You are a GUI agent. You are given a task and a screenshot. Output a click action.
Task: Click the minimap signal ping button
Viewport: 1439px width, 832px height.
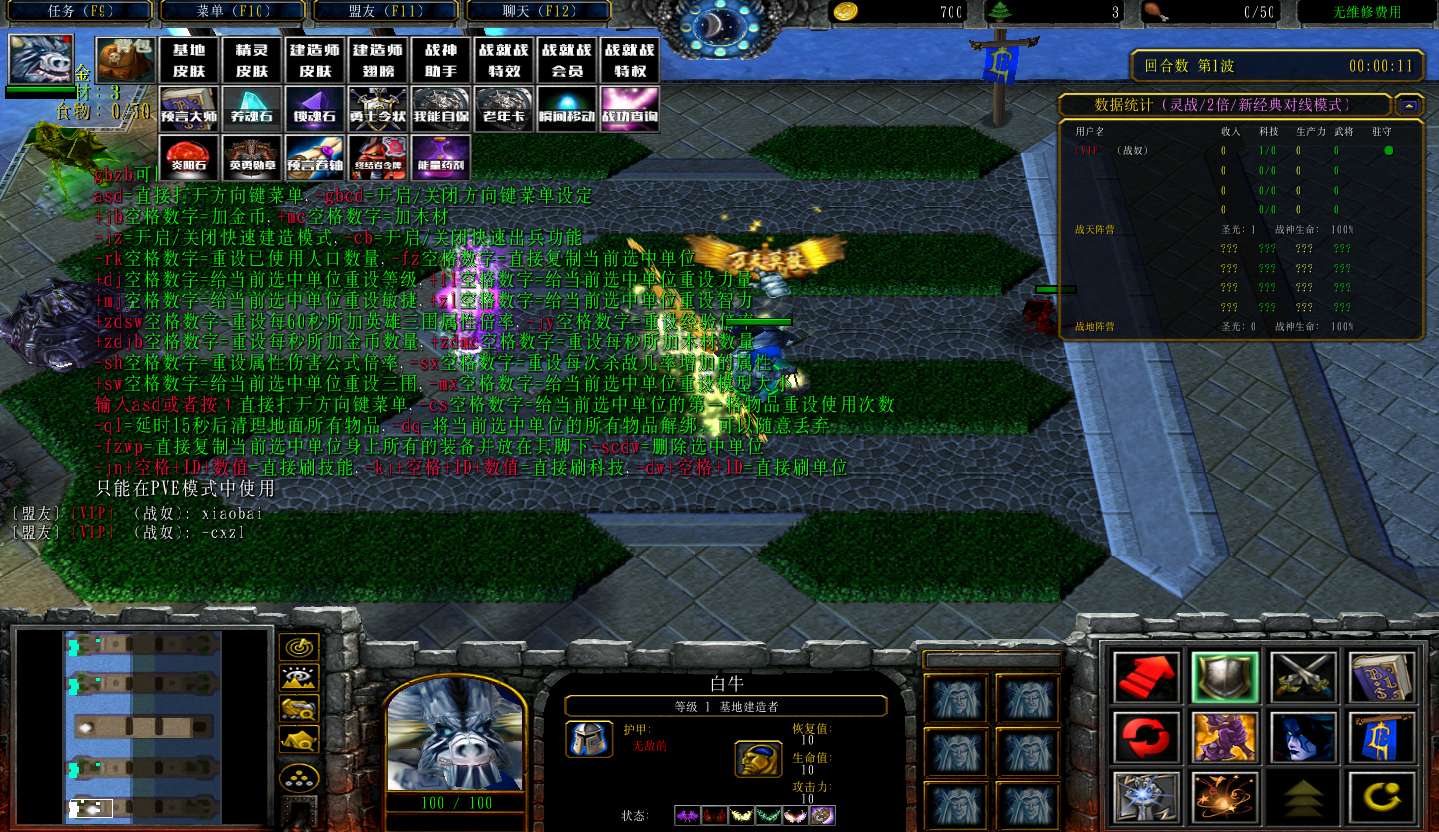point(299,648)
